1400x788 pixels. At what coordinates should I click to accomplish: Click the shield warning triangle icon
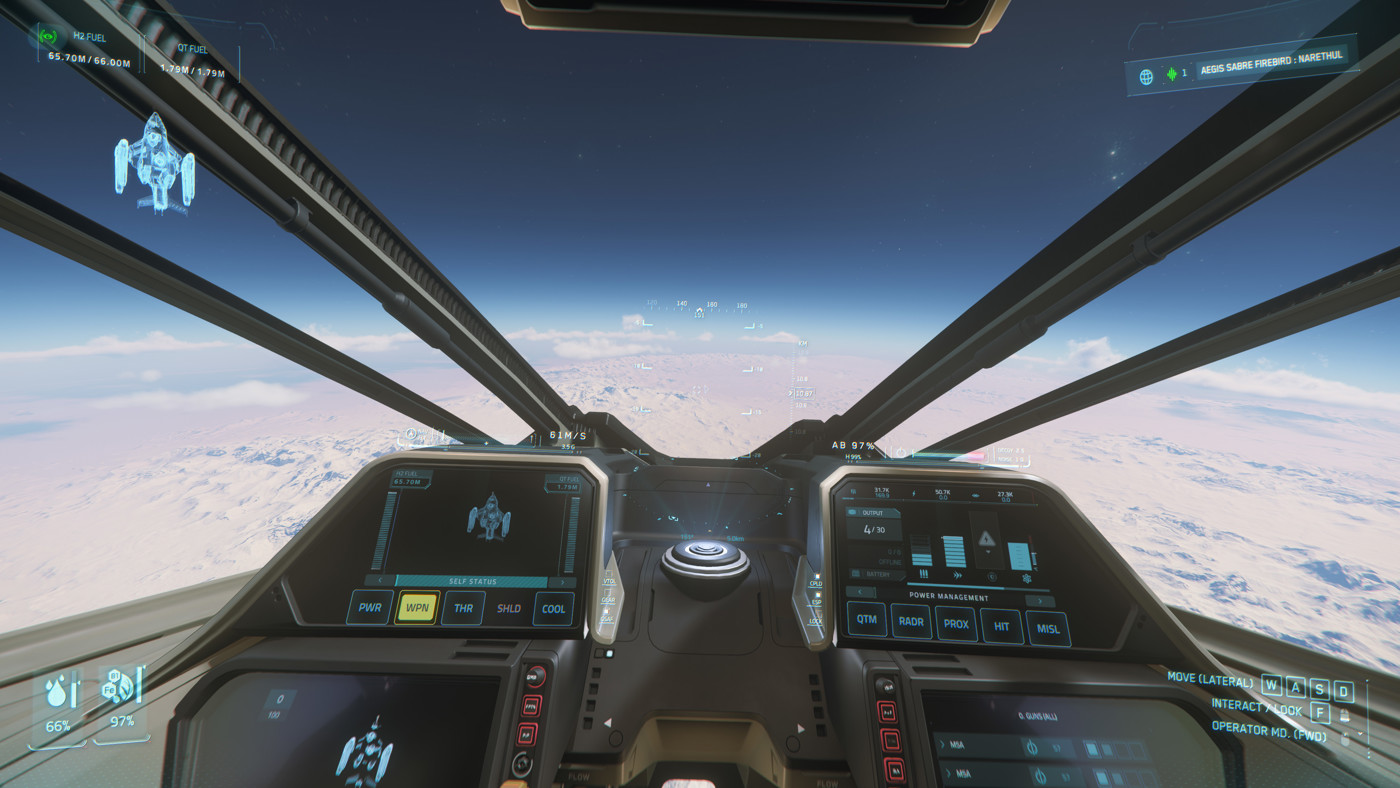tap(986, 538)
